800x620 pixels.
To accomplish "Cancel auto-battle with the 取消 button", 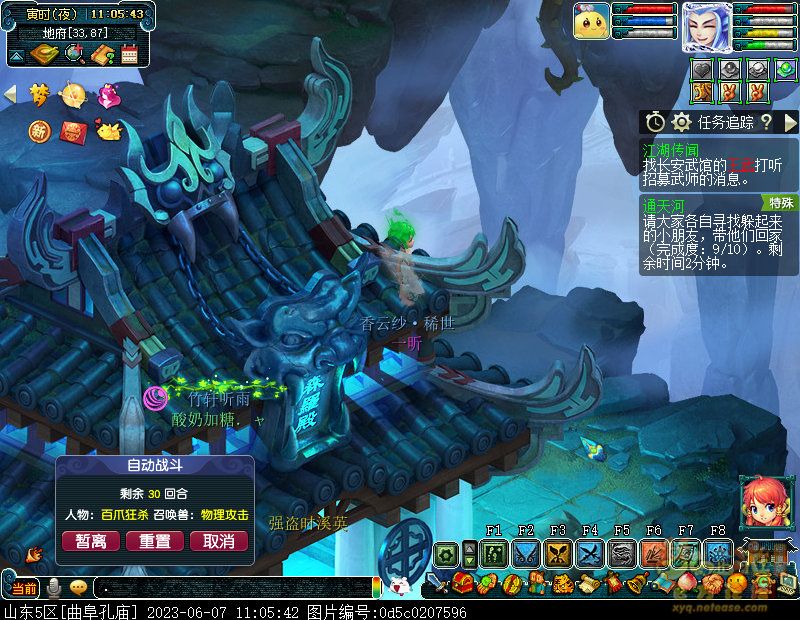I will coord(218,541).
